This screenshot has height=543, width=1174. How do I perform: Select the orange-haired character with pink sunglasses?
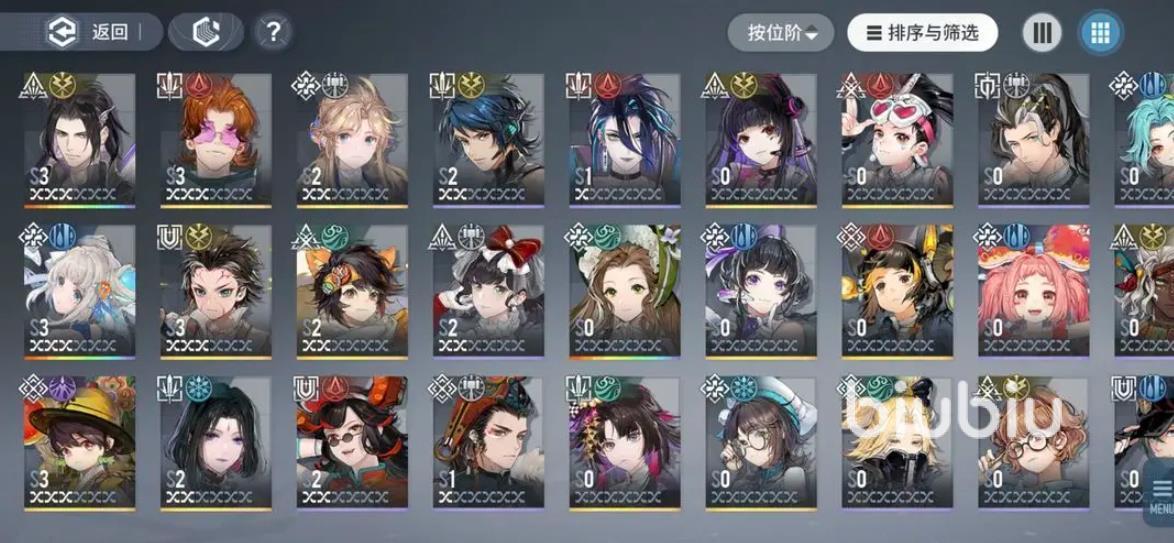point(216,139)
